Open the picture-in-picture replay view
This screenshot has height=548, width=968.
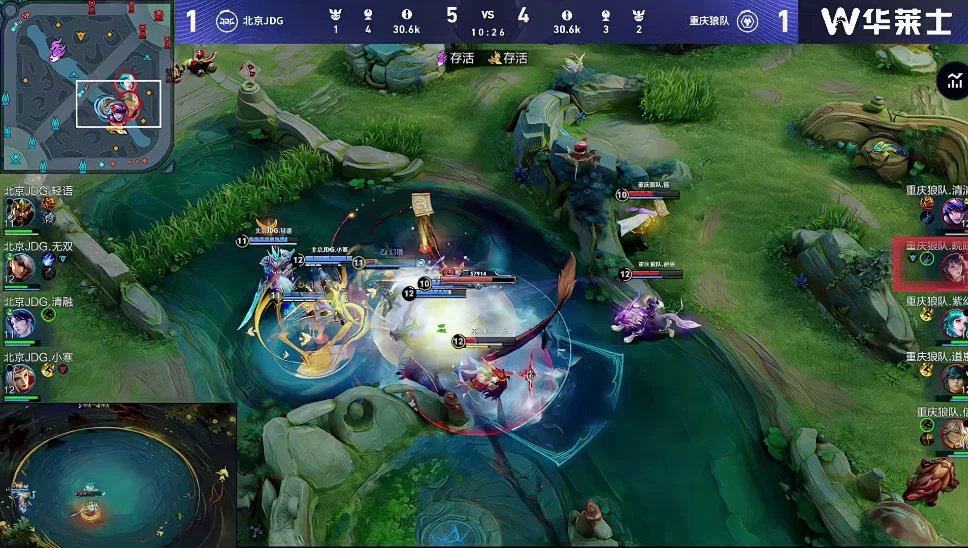pos(118,475)
